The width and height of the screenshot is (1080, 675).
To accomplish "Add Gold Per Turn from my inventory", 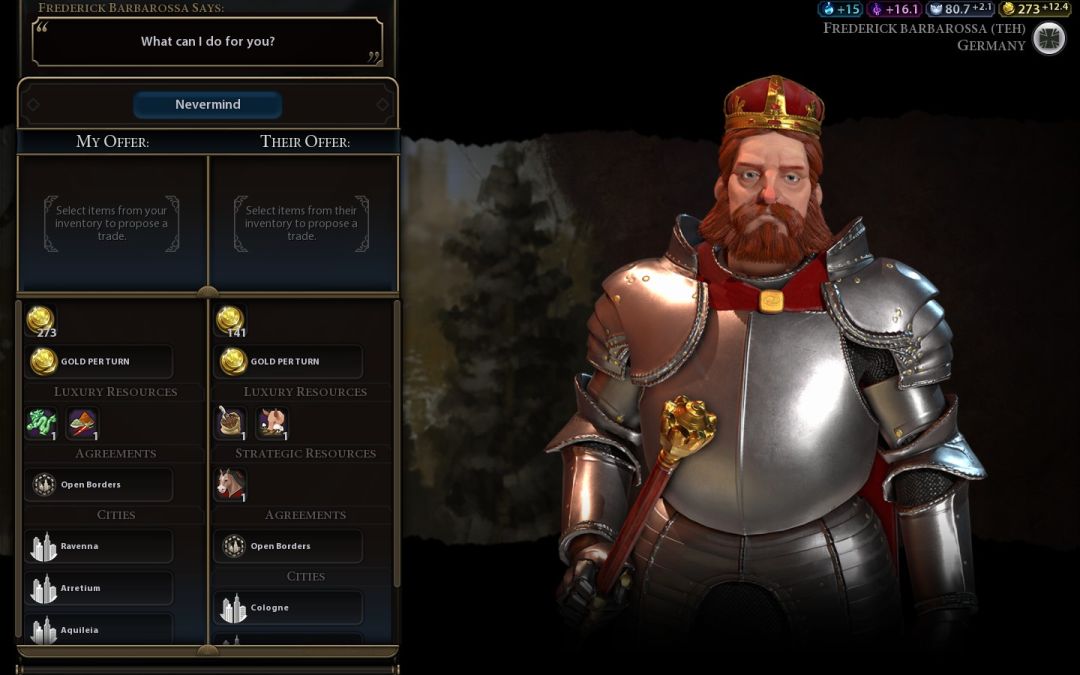I will point(98,361).
